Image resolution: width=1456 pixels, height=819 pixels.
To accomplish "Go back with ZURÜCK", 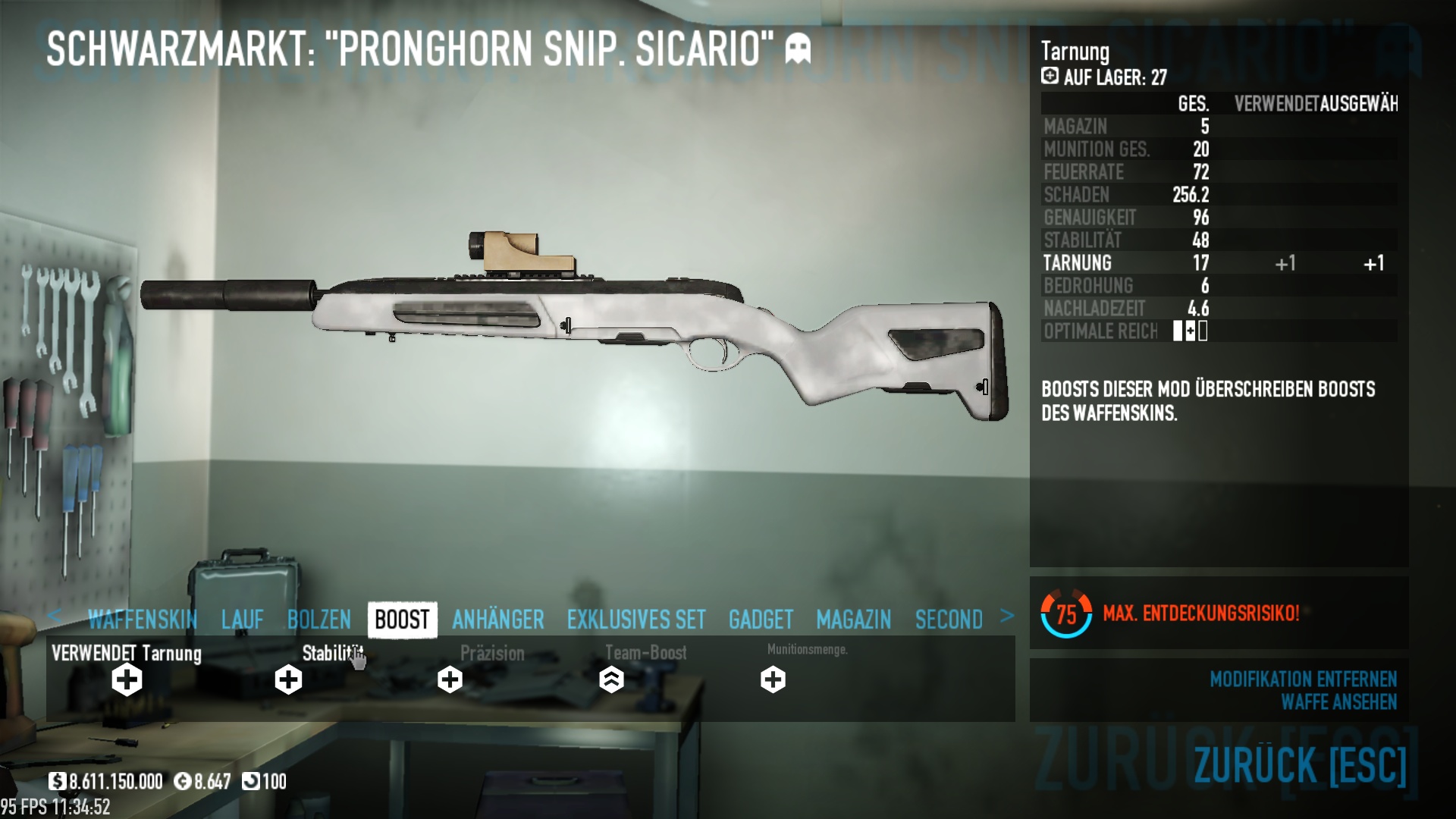I will 1300,764.
